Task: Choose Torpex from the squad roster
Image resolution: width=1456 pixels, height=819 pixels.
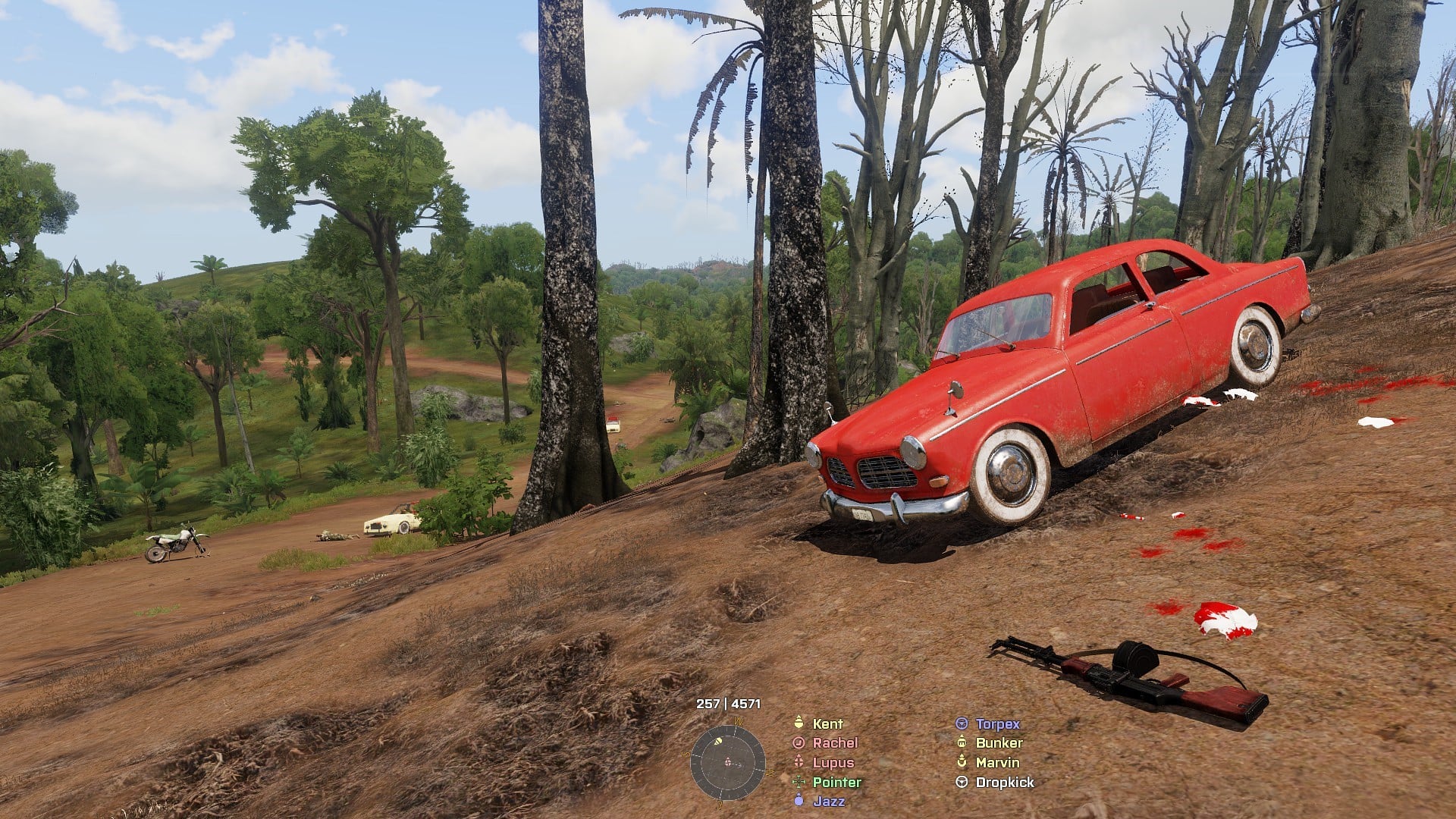Action: (997, 723)
